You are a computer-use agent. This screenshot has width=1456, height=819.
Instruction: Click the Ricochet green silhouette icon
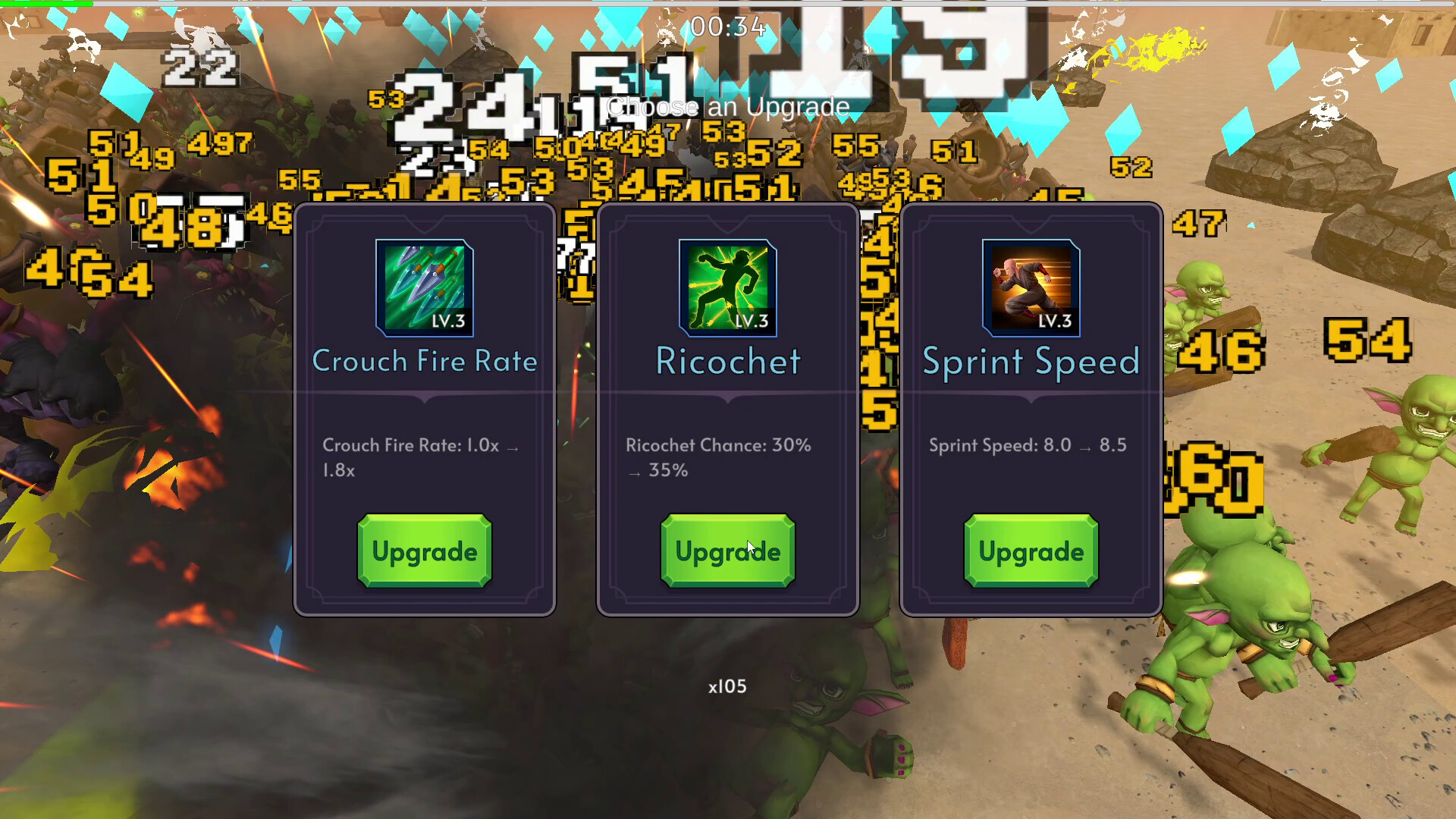[726, 287]
